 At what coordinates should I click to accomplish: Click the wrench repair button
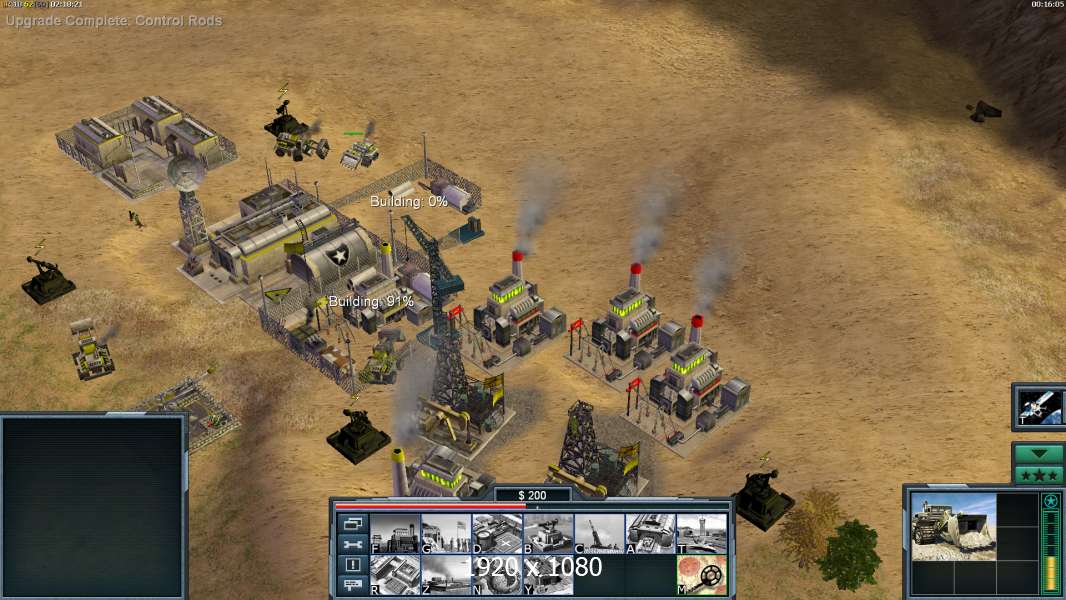coord(352,544)
